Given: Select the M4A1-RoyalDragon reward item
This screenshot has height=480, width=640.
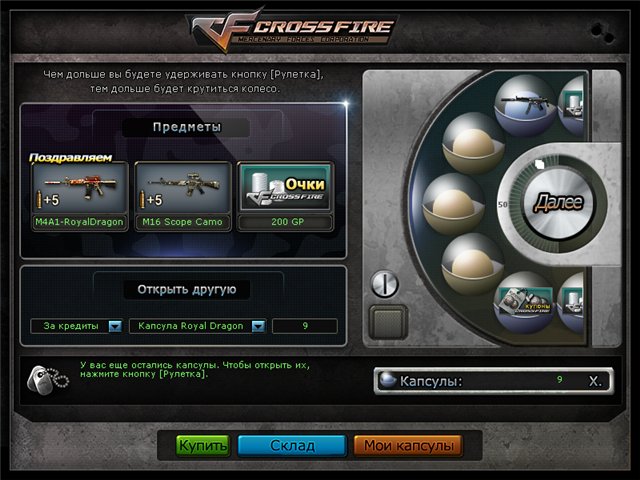Looking at the screenshot, I should point(79,196).
